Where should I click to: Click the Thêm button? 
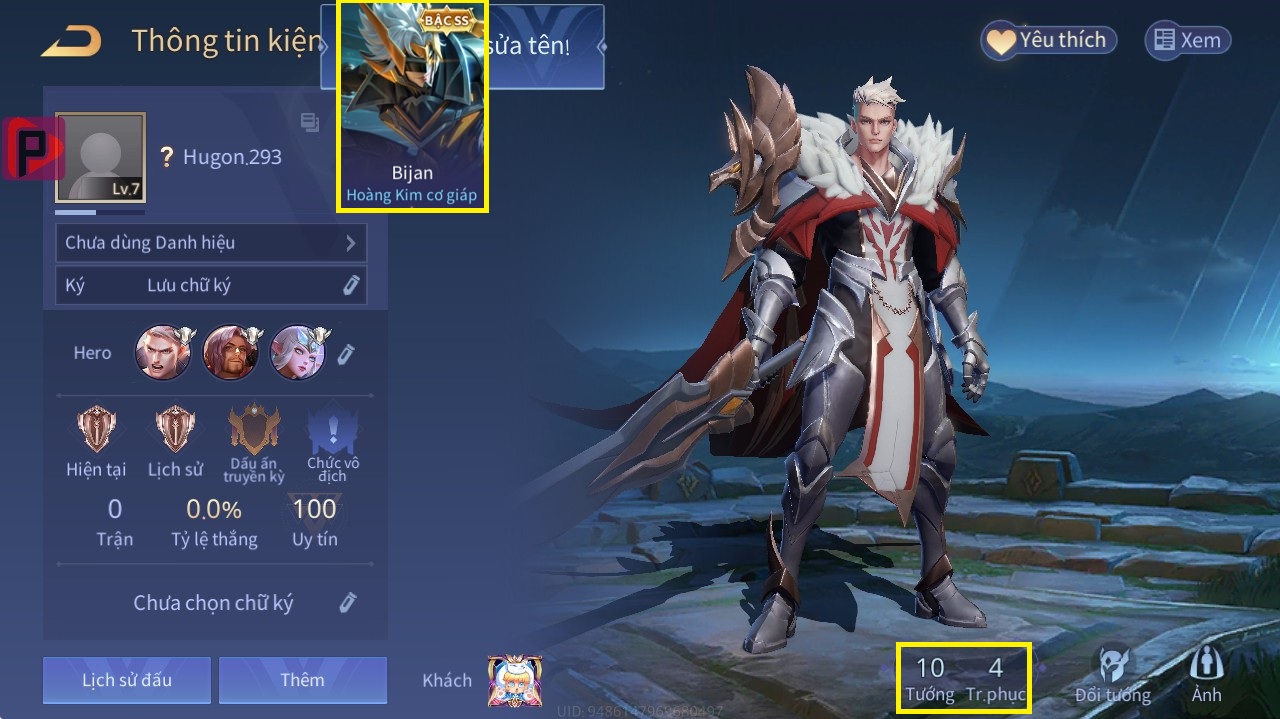302,680
